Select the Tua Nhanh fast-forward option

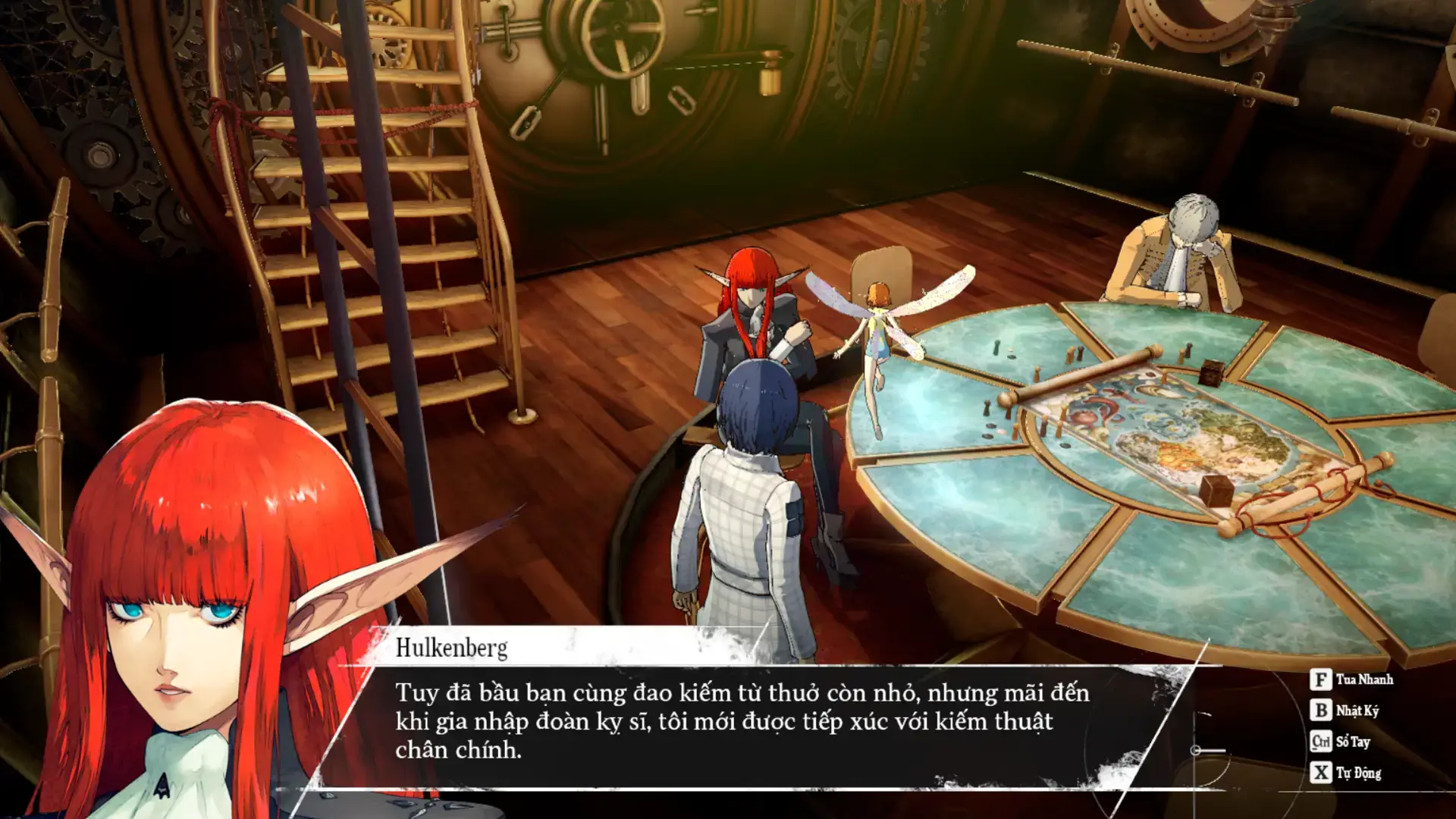(1352, 679)
